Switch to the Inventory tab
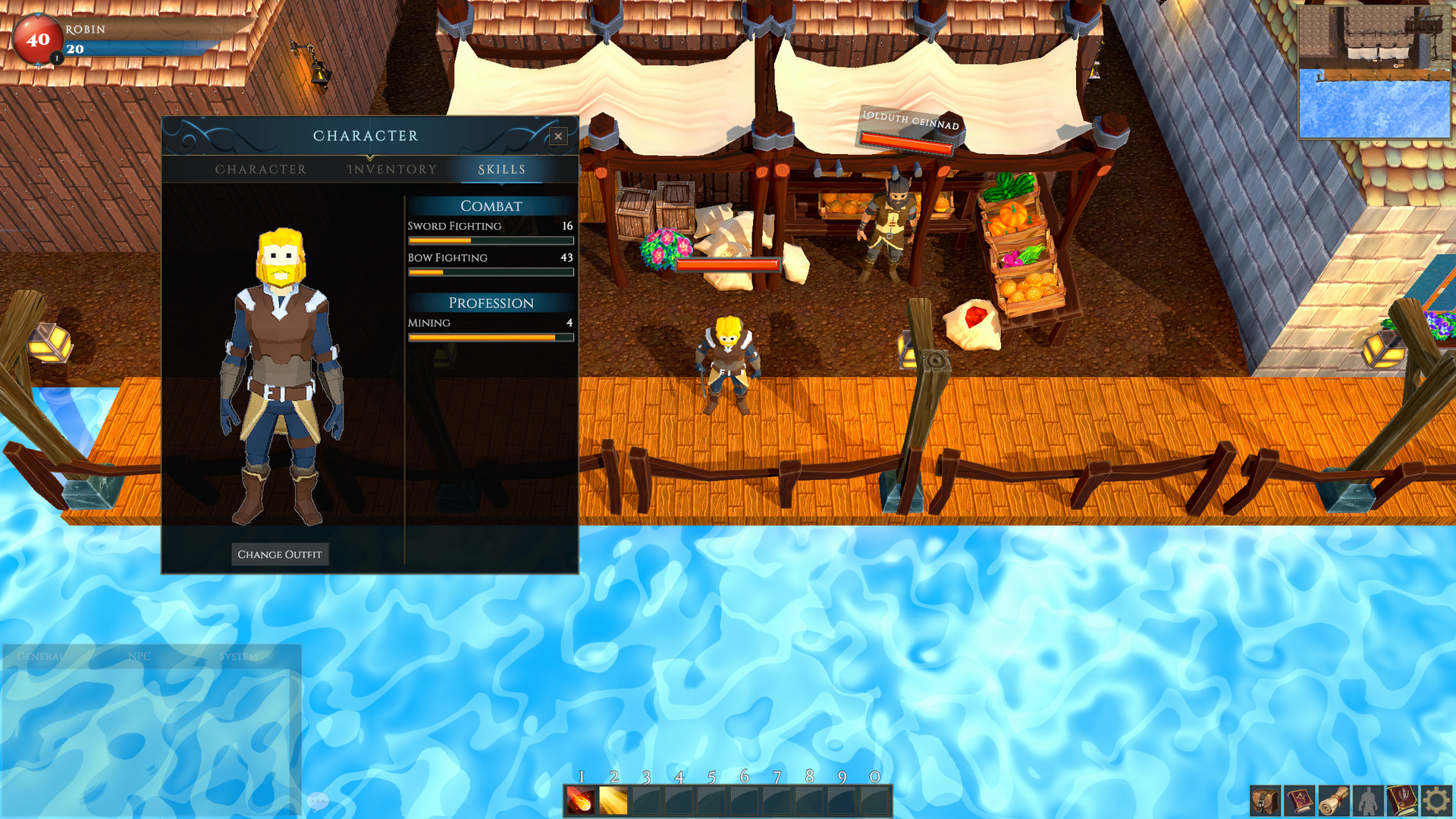Screen dimensions: 1456x819 391,169
